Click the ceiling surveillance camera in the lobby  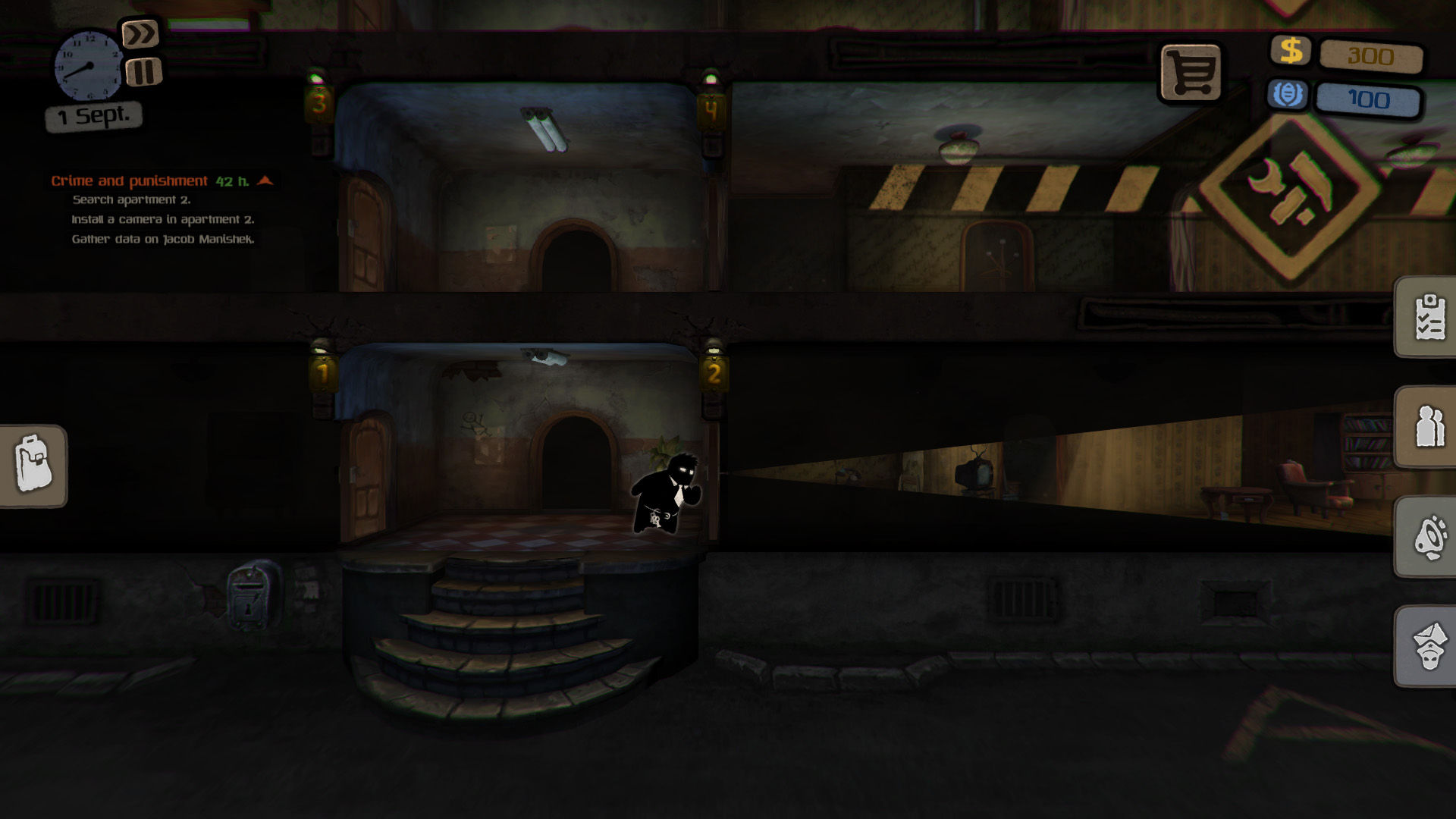point(544,358)
